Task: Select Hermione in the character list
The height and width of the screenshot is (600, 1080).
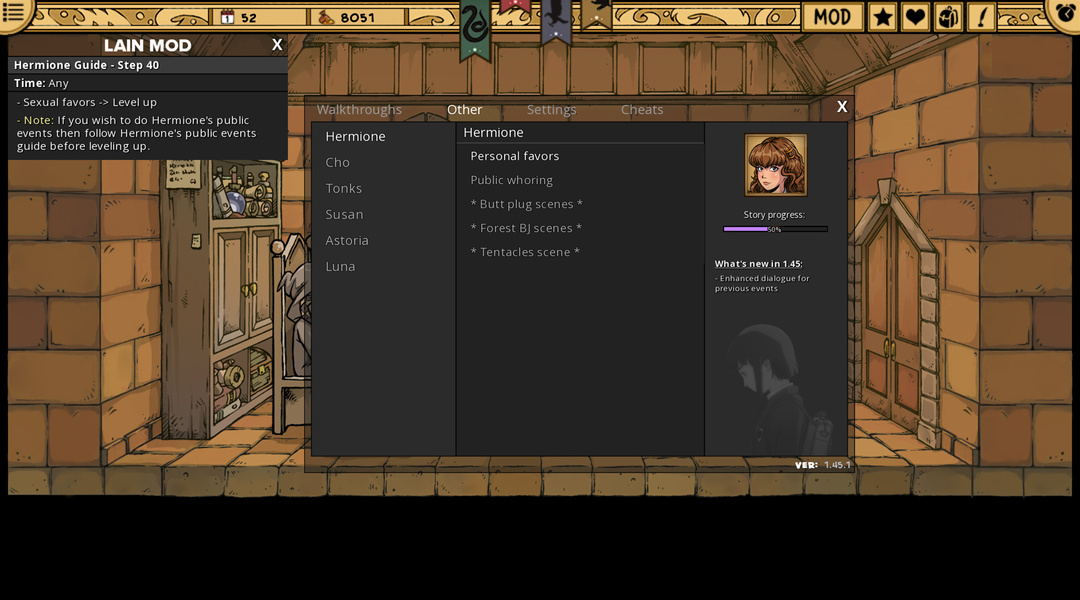Action: click(x=355, y=136)
